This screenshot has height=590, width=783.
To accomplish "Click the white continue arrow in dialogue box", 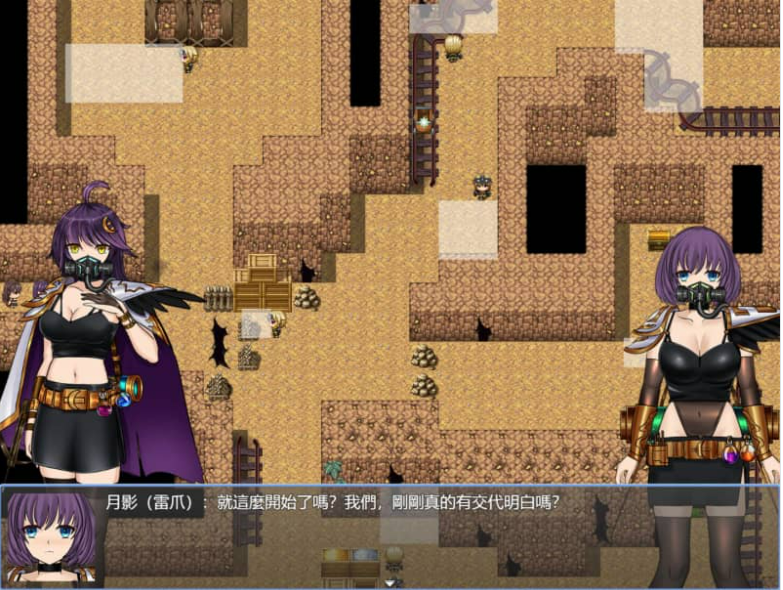I will [x=391, y=582].
